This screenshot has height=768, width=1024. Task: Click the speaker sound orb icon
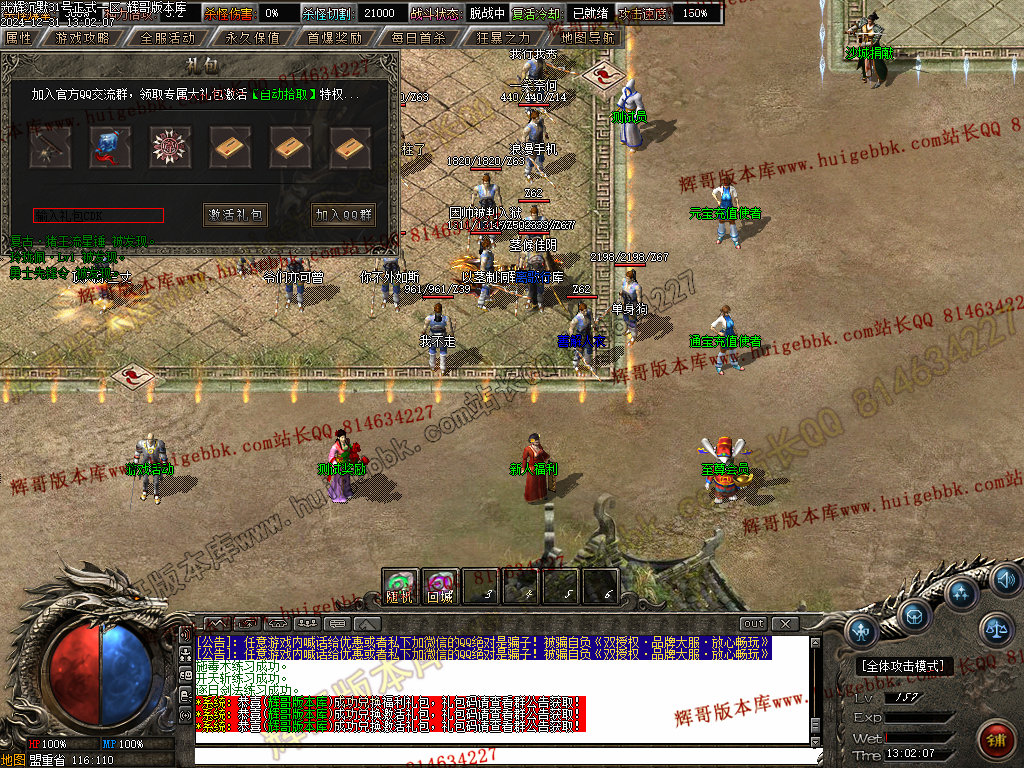coord(1005,578)
